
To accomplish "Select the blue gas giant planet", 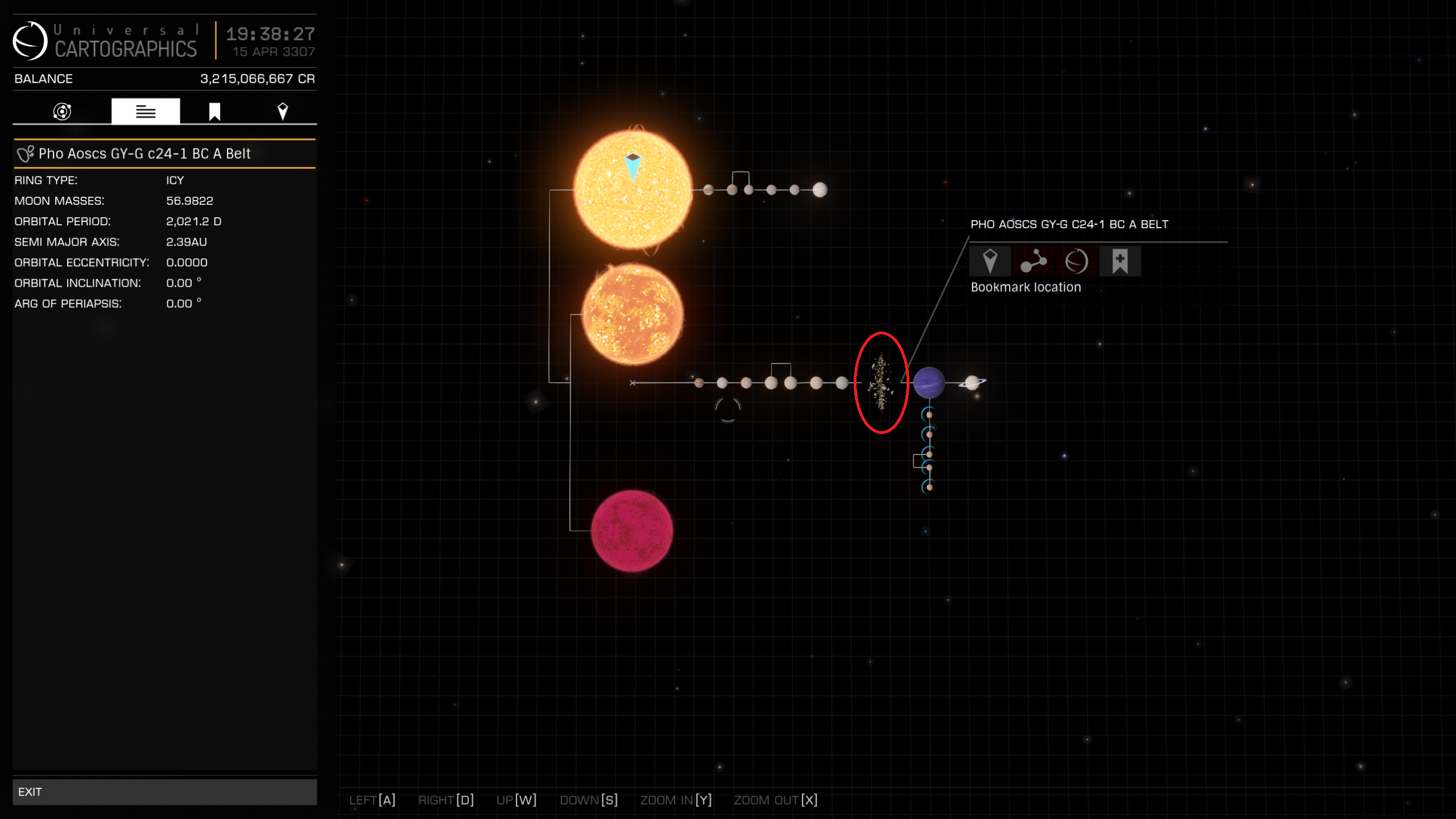I will tap(929, 382).
